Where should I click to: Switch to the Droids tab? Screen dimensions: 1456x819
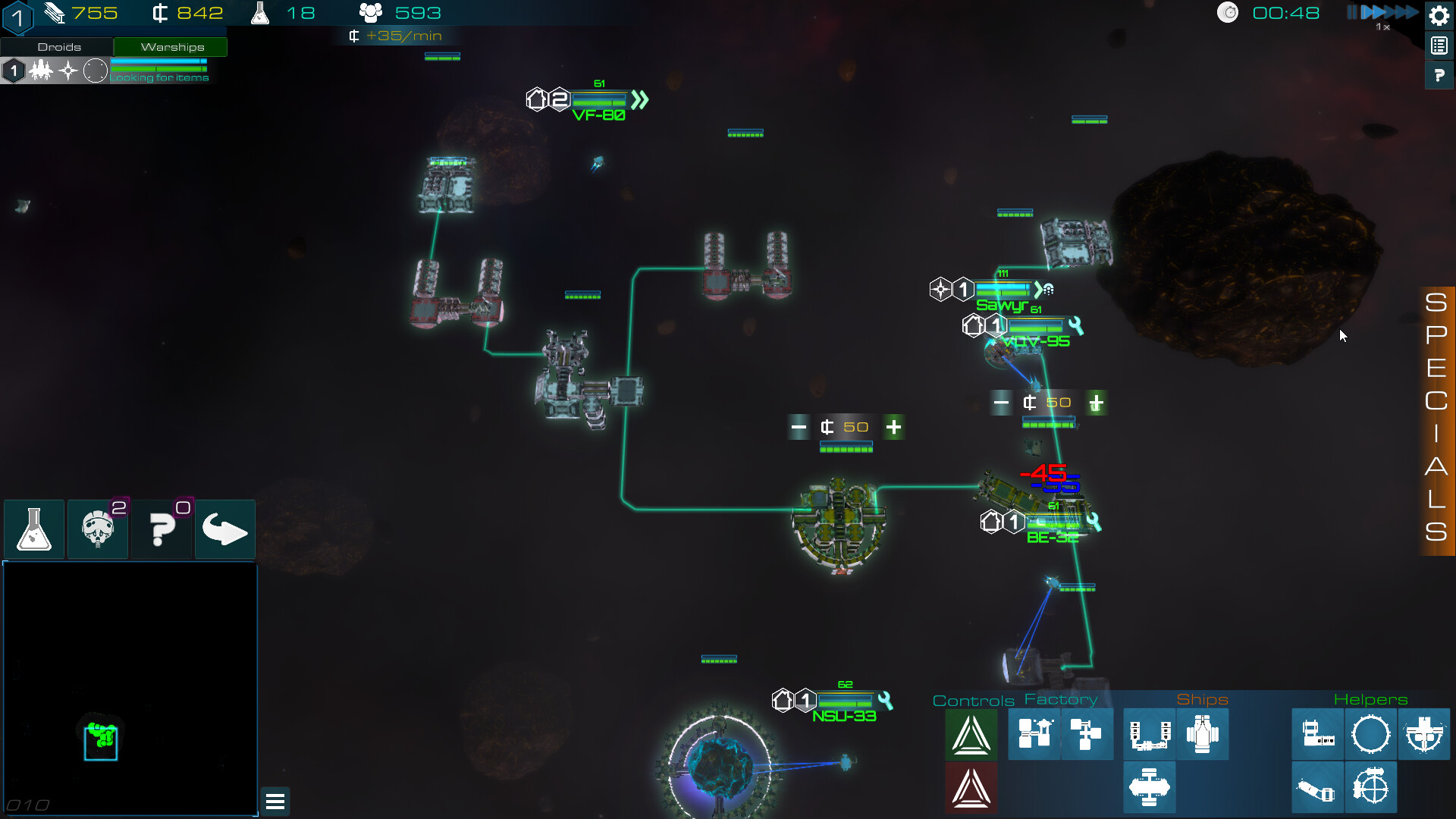[x=58, y=46]
